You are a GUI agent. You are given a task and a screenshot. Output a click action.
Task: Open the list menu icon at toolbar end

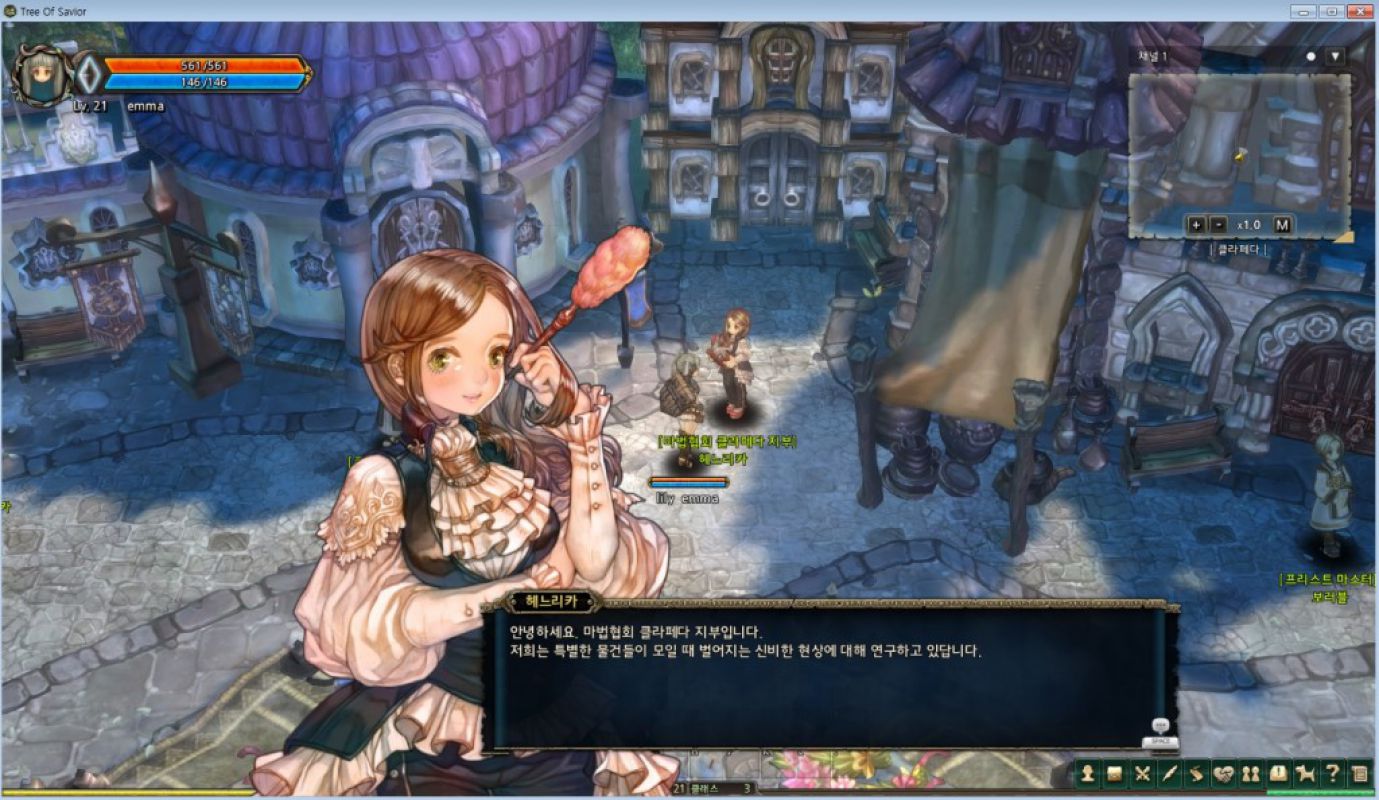tap(1358, 773)
